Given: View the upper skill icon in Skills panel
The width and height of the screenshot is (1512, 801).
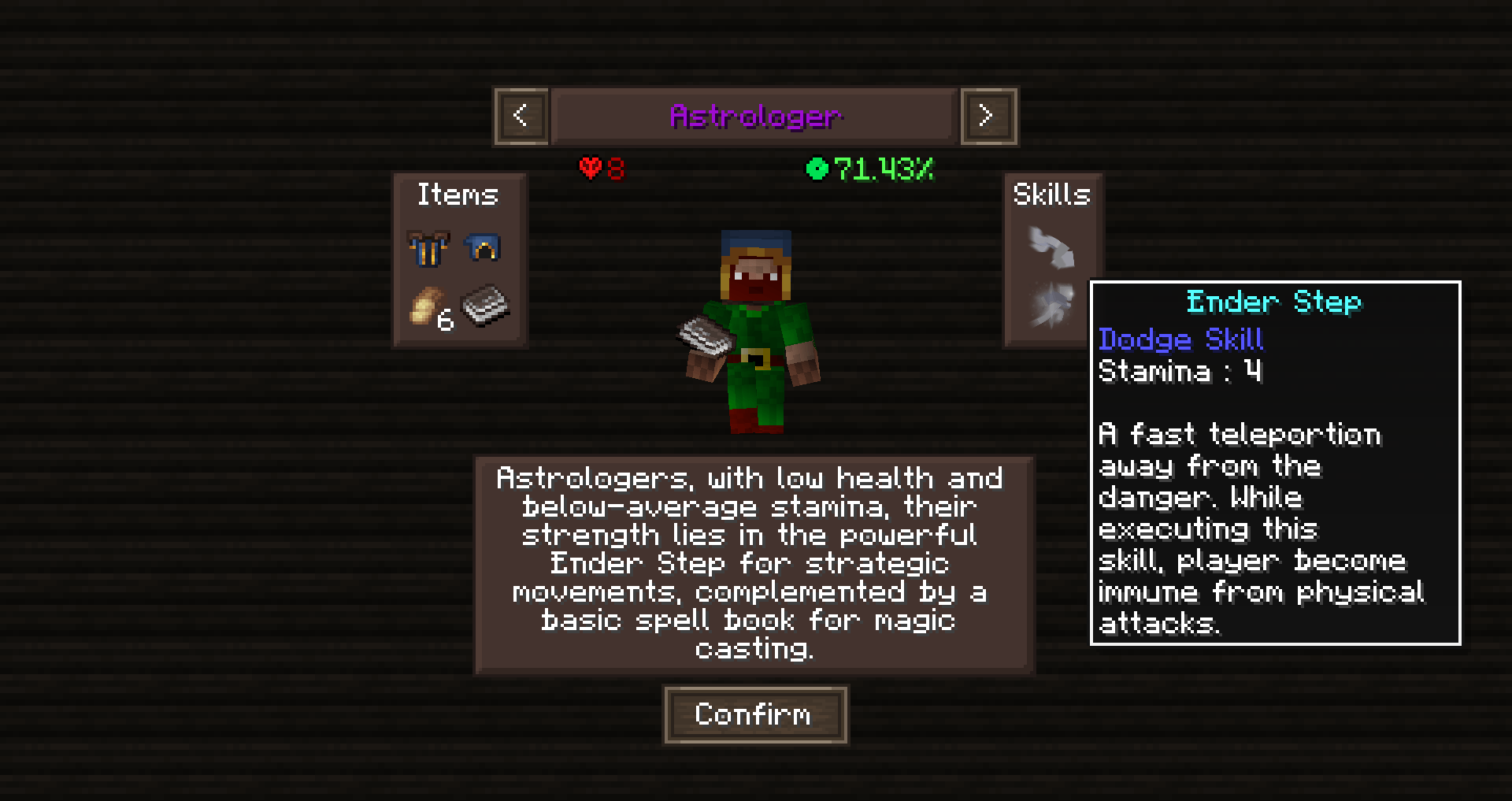Looking at the screenshot, I should tap(1053, 248).
